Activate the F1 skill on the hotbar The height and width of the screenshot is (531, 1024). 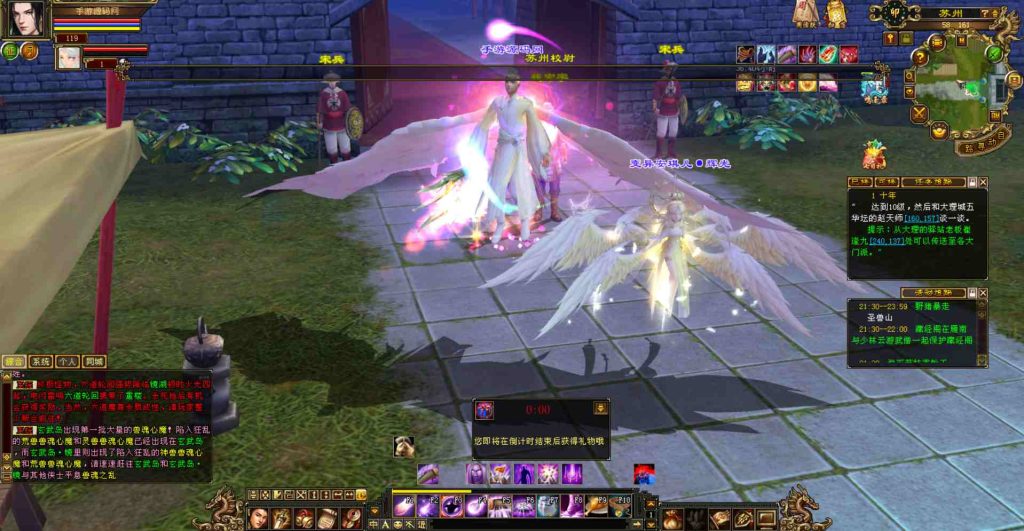tap(404, 505)
